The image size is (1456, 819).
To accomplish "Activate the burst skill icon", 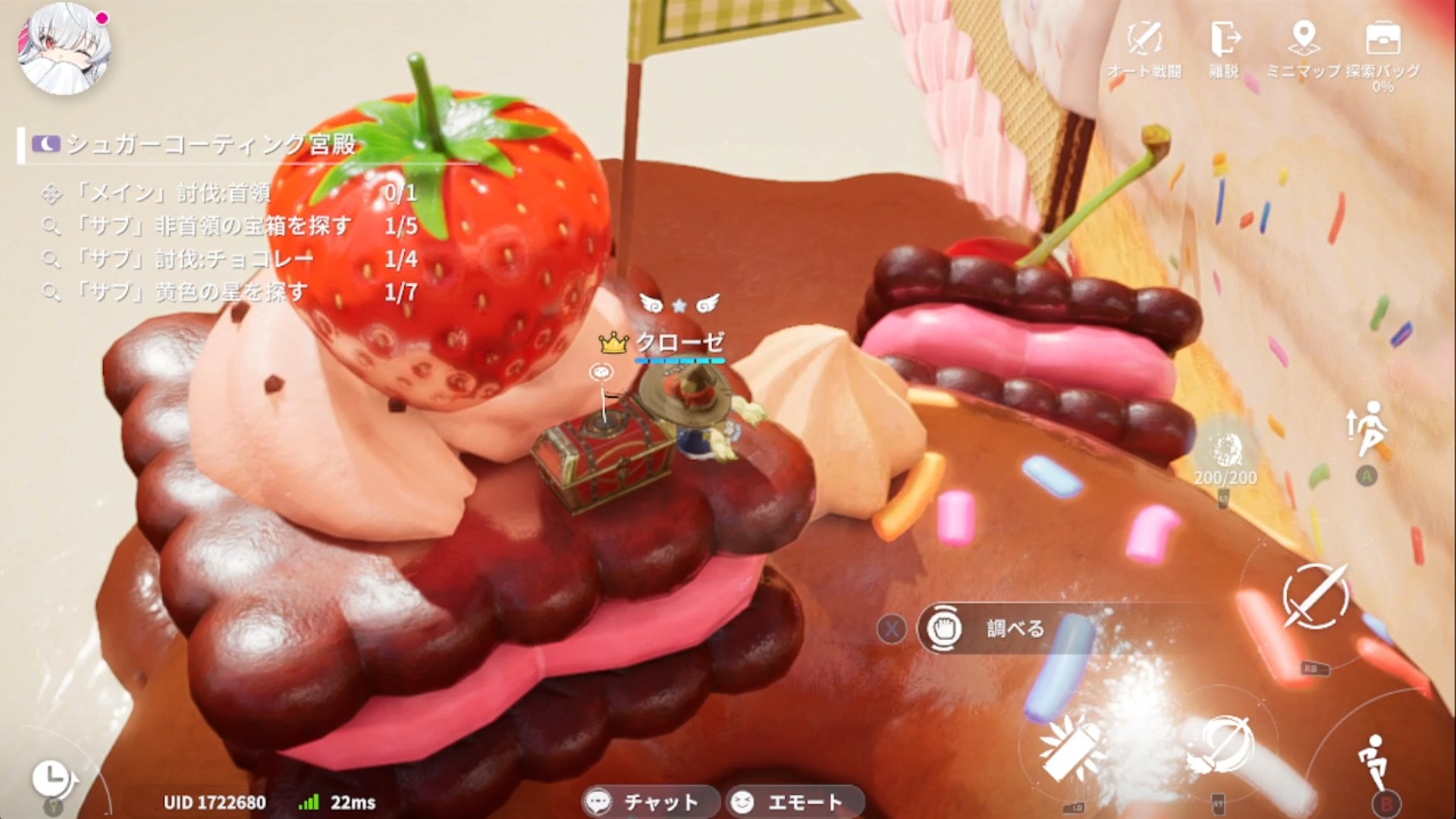I will (1072, 745).
